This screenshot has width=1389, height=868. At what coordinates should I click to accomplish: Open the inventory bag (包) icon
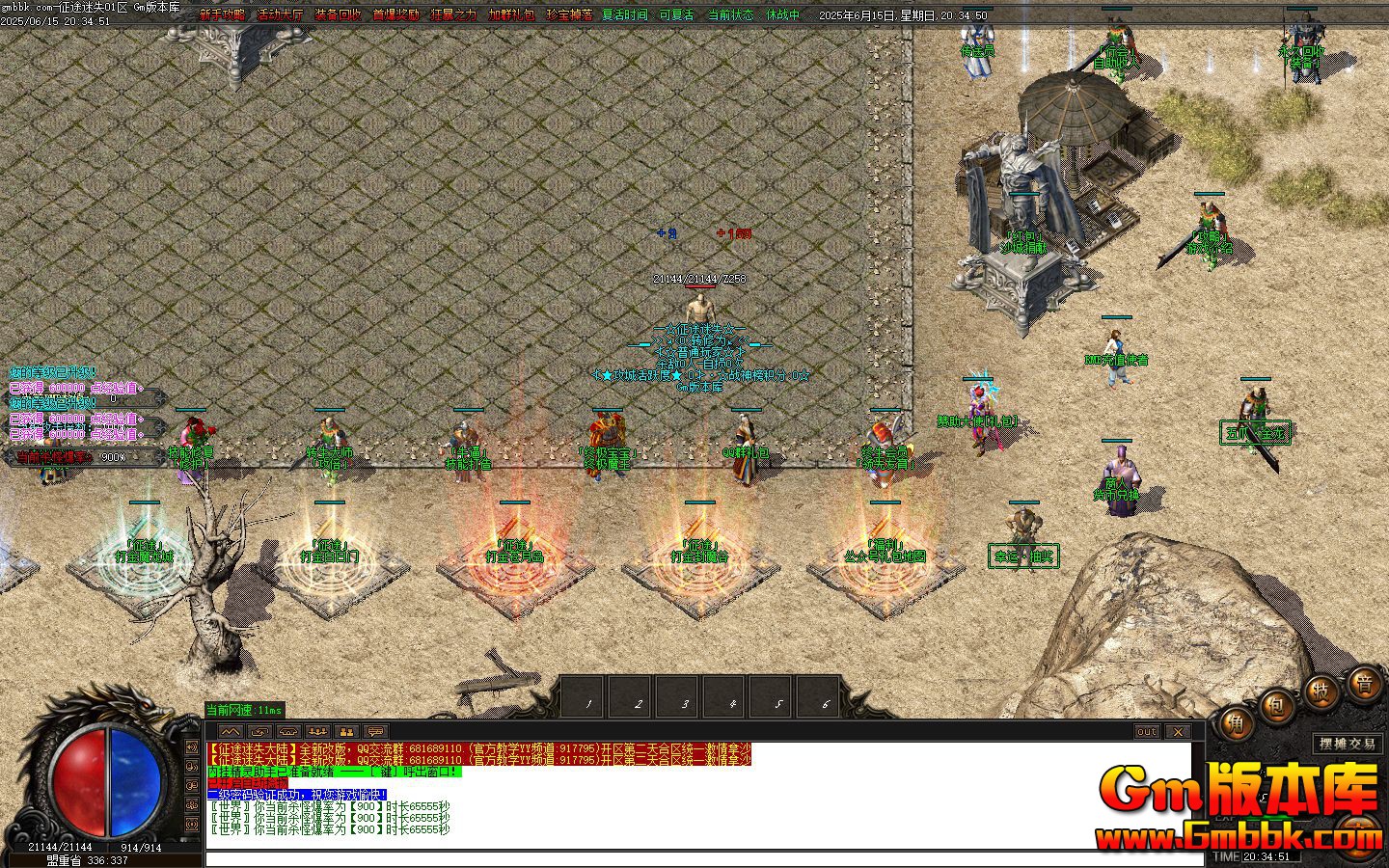tap(1275, 707)
